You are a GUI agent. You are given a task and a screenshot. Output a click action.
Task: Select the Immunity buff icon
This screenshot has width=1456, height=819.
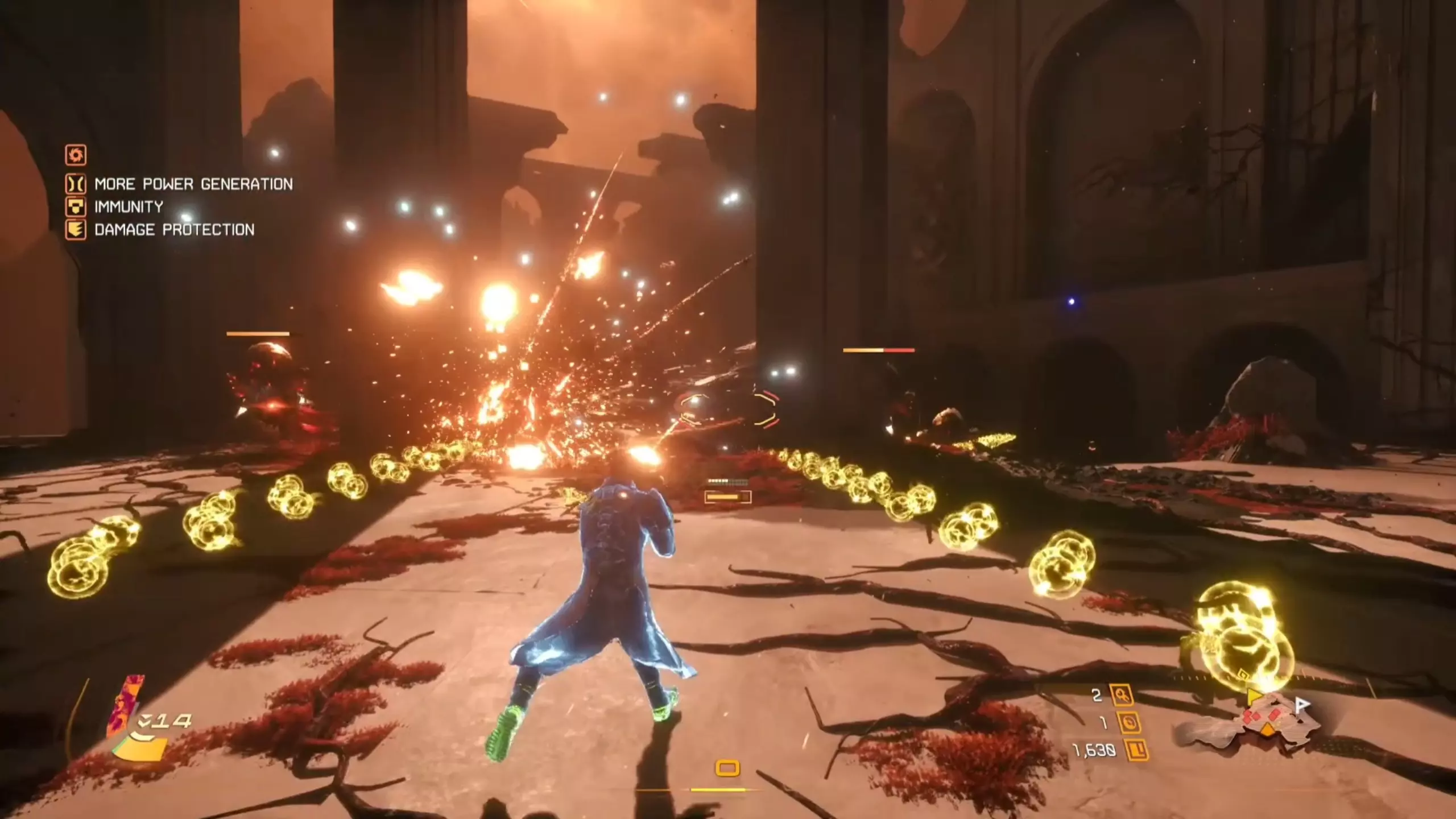76,206
